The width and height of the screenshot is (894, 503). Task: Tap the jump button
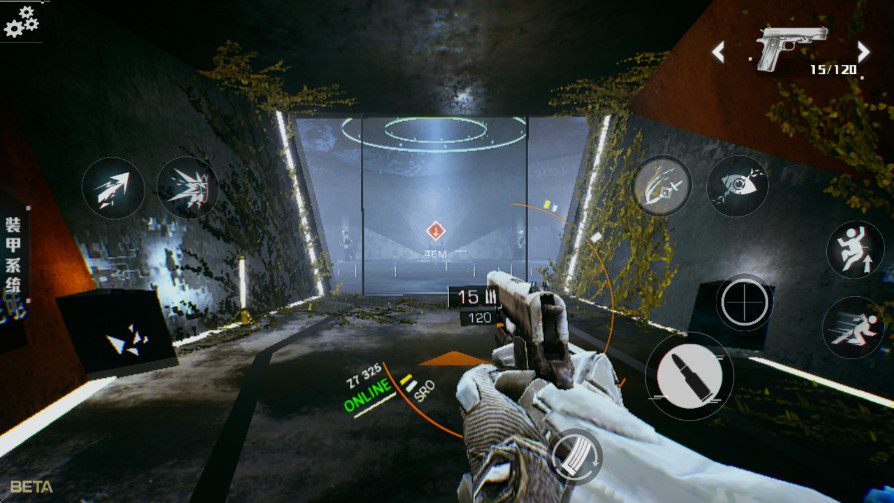[x=854, y=250]
